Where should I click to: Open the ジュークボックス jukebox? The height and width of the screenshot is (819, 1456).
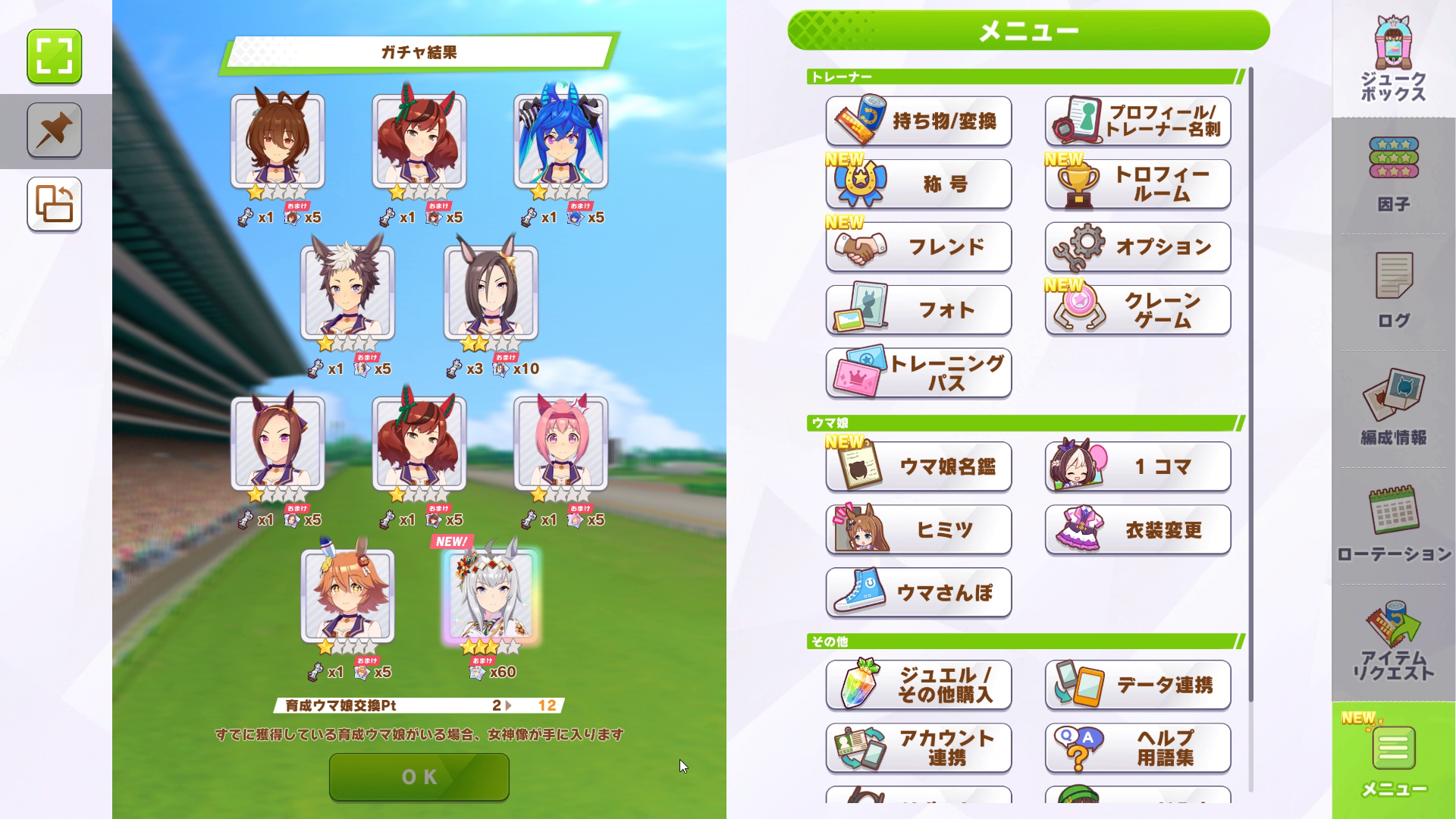(x=1393, y=61)
